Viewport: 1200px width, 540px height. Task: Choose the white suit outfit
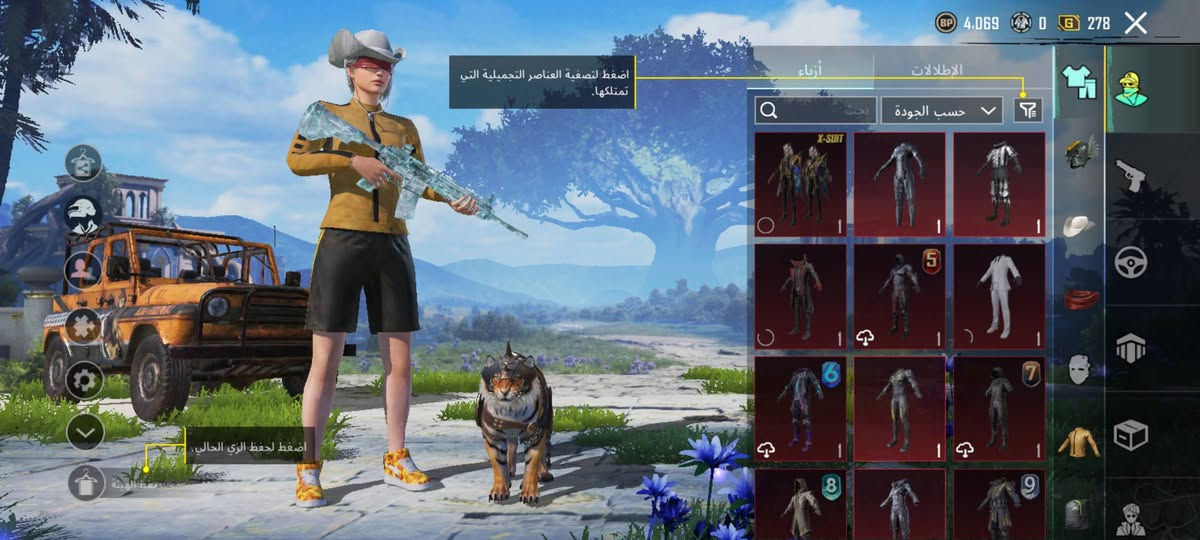click(999, 296)
